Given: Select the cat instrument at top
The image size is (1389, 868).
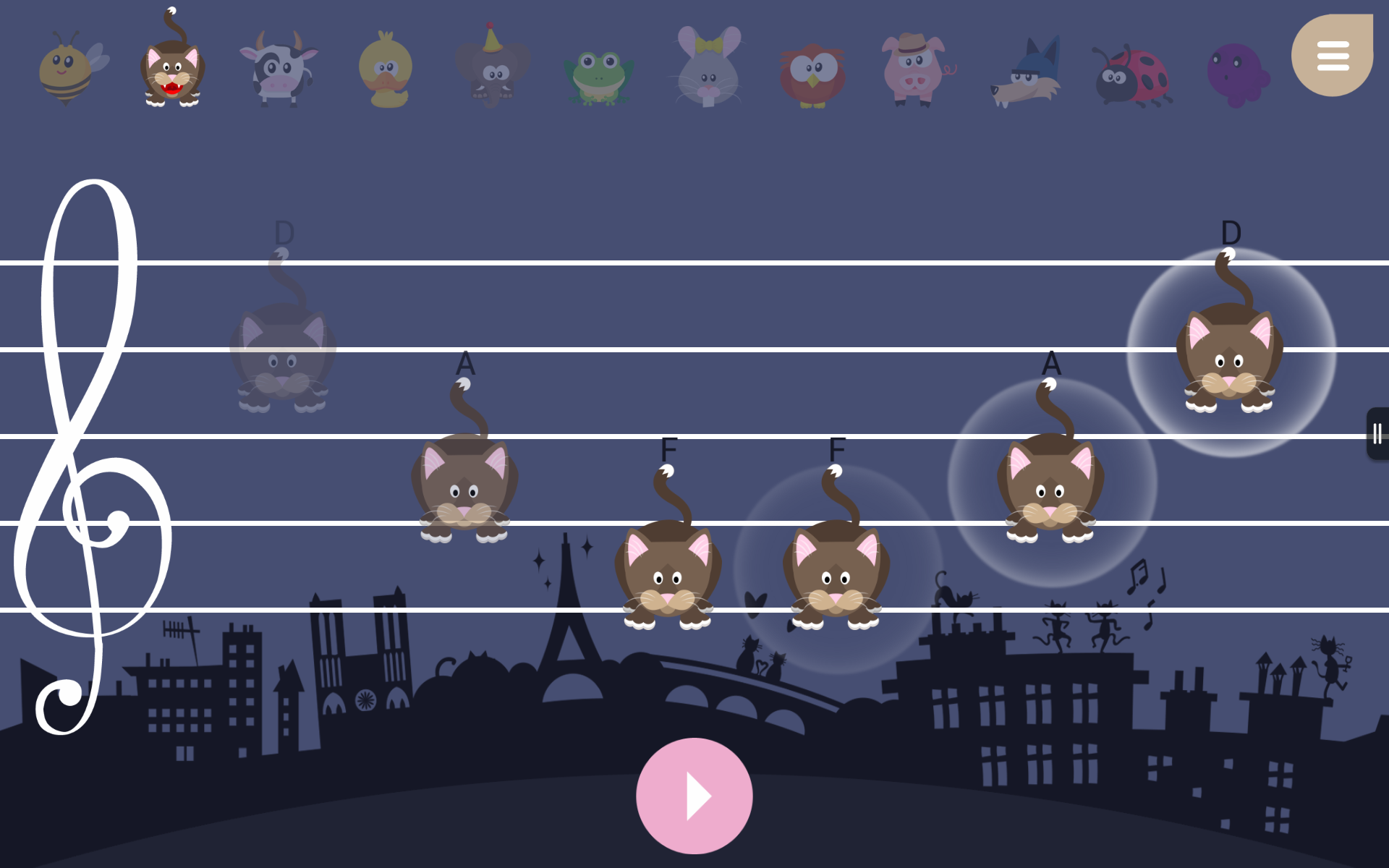Looking at the screenshot, I should [x=174, y=69].
